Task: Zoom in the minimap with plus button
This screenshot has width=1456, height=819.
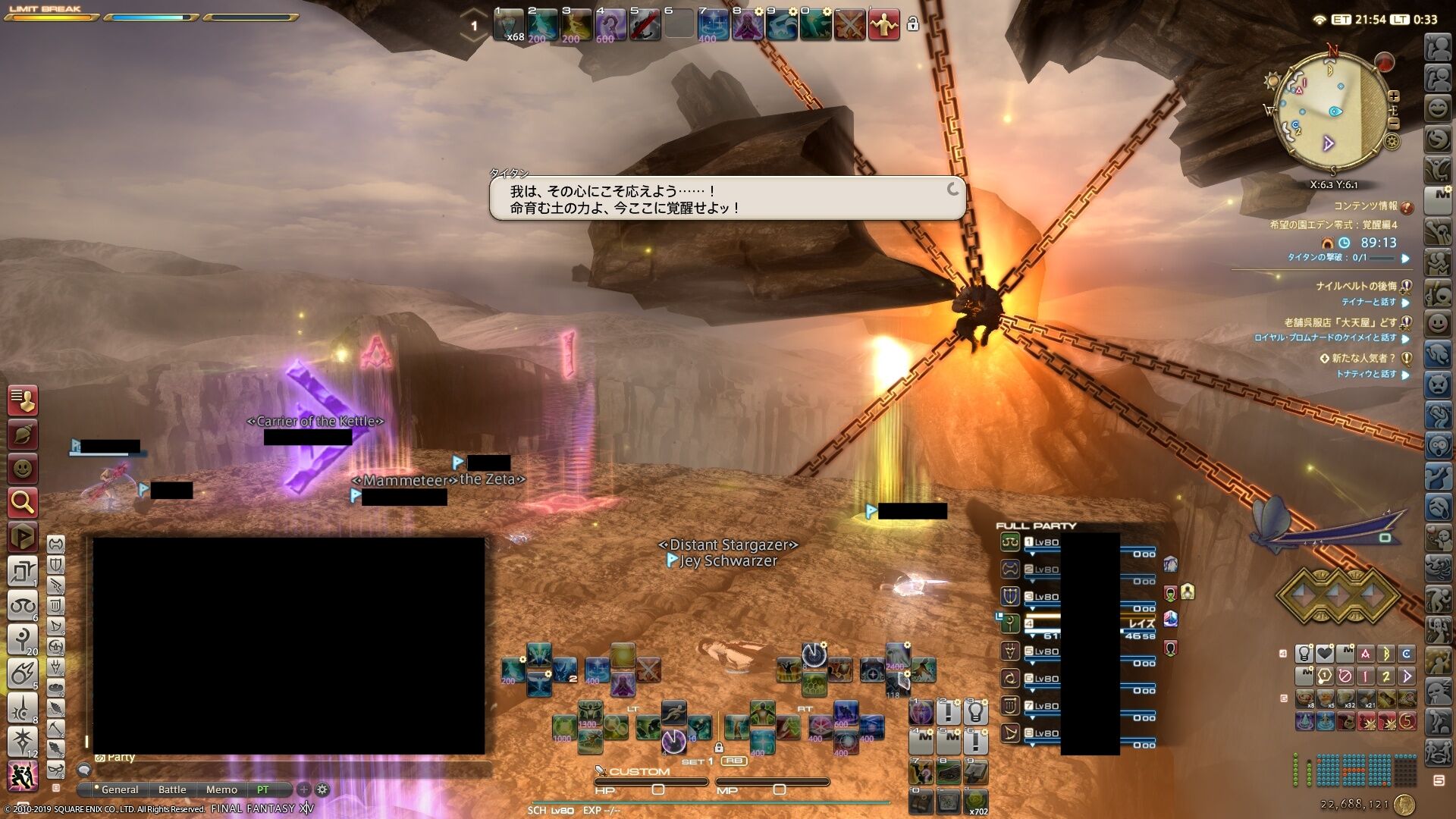Action: coord(1394,96)
